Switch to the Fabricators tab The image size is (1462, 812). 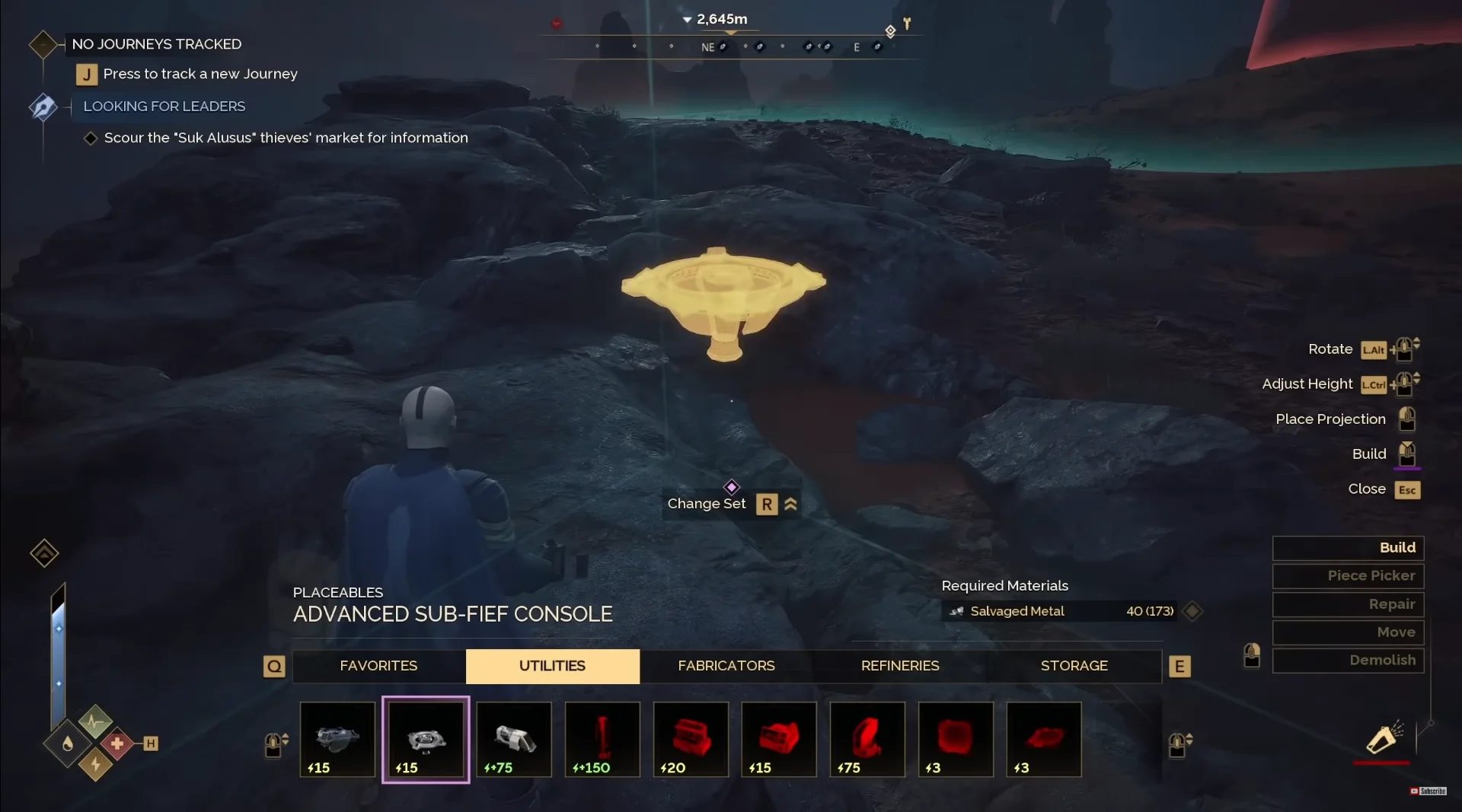726,666
